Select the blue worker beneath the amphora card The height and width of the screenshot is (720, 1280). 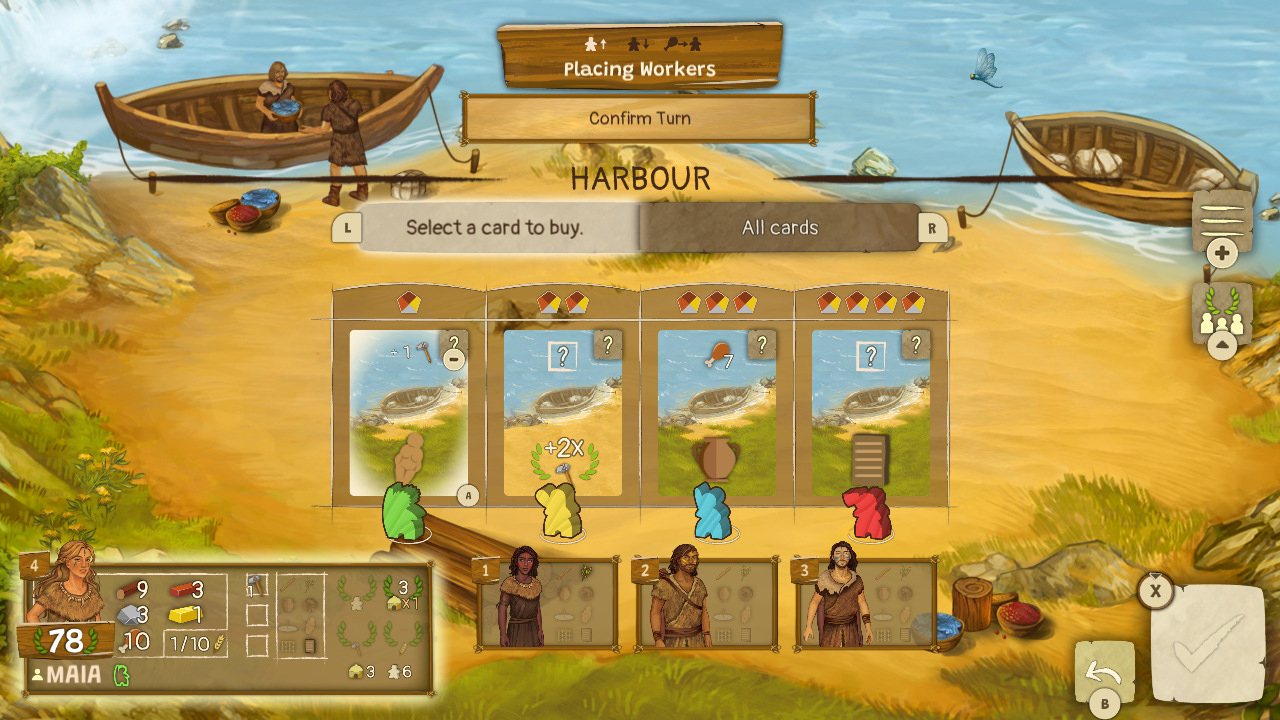pyautogui.click(x=713, y=513)
